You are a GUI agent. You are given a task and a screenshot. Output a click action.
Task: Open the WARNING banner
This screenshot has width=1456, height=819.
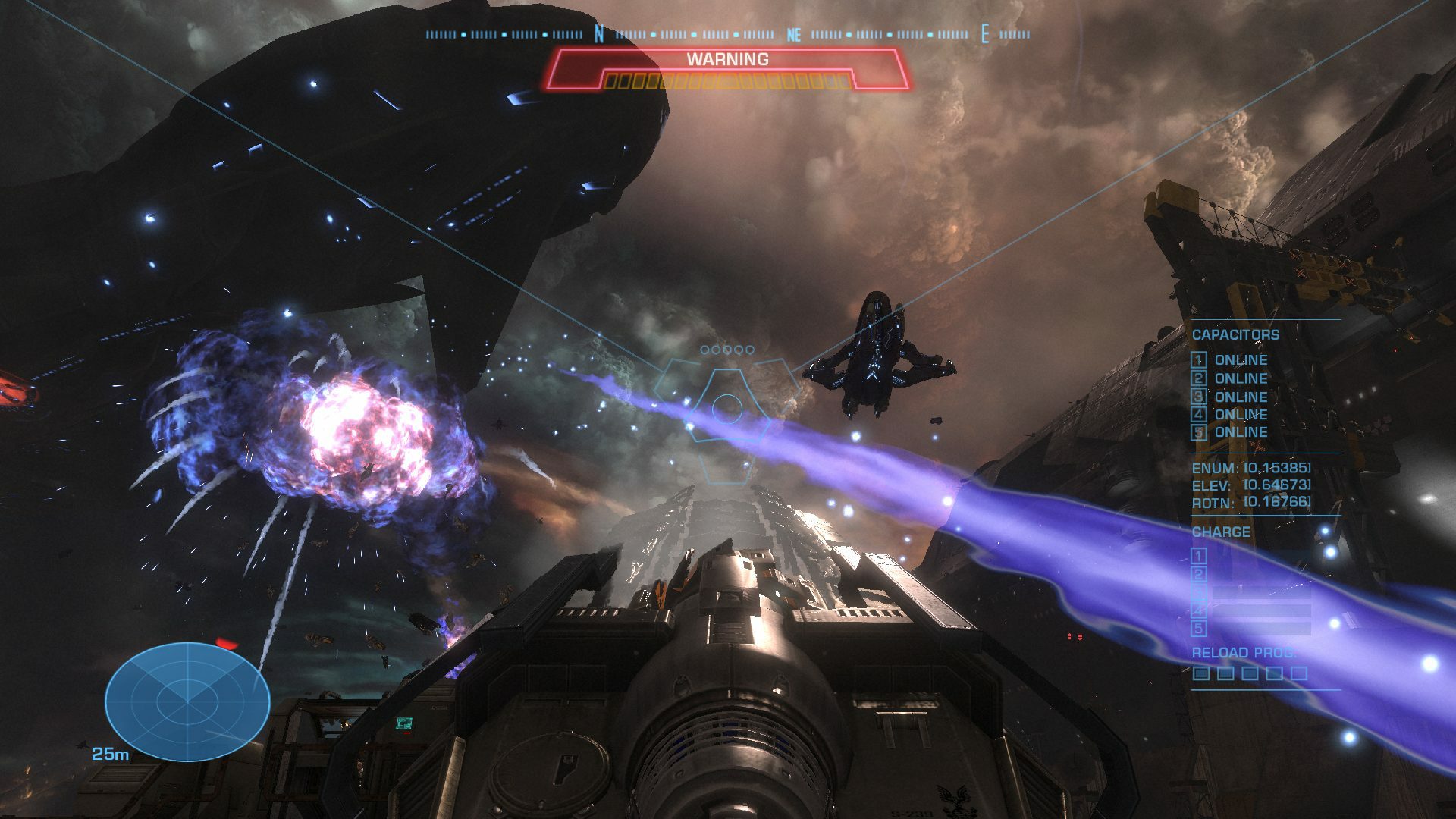coord(727,59)
